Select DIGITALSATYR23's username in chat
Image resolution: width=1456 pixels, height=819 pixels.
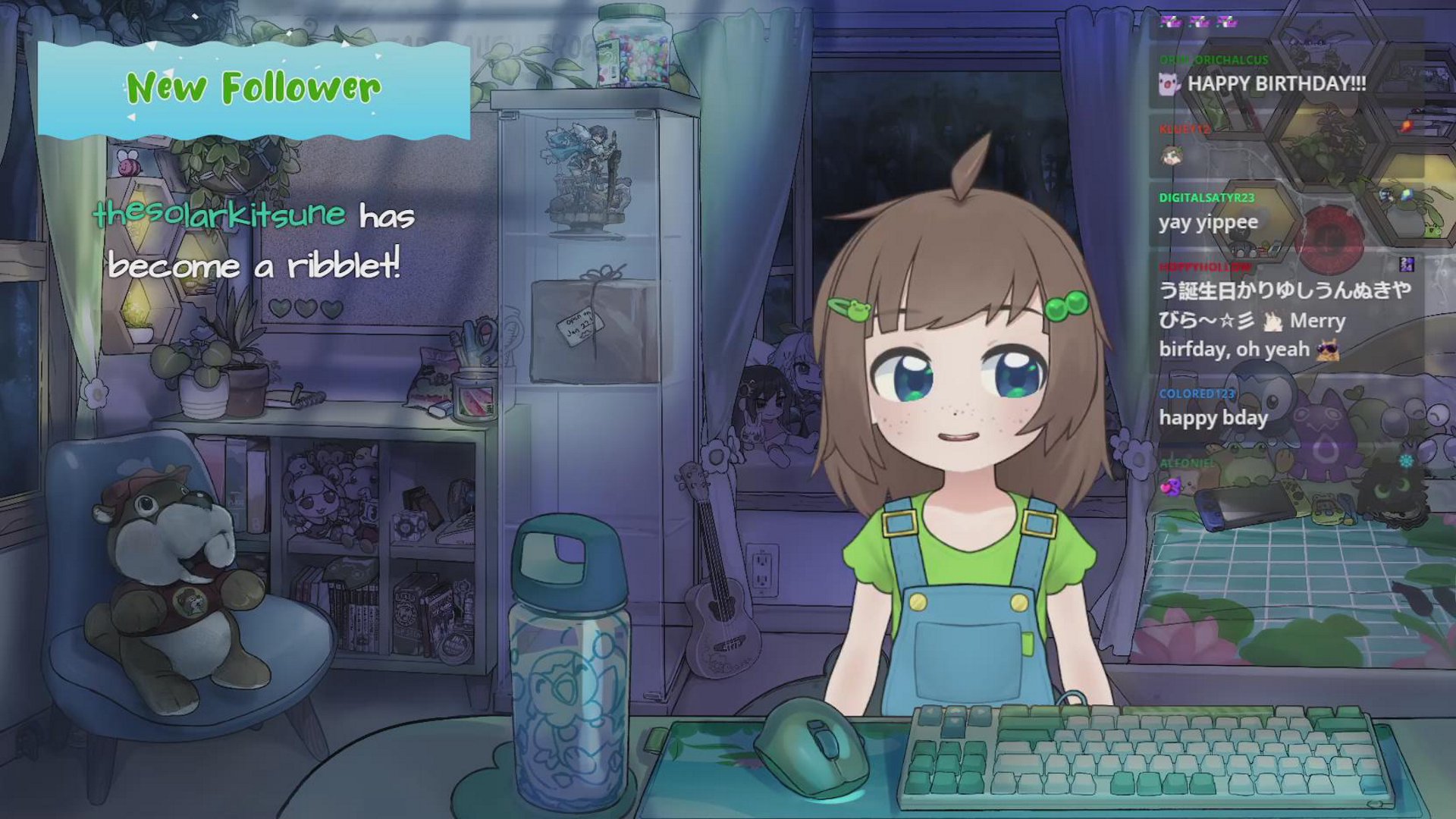[x=1207, y=197]
